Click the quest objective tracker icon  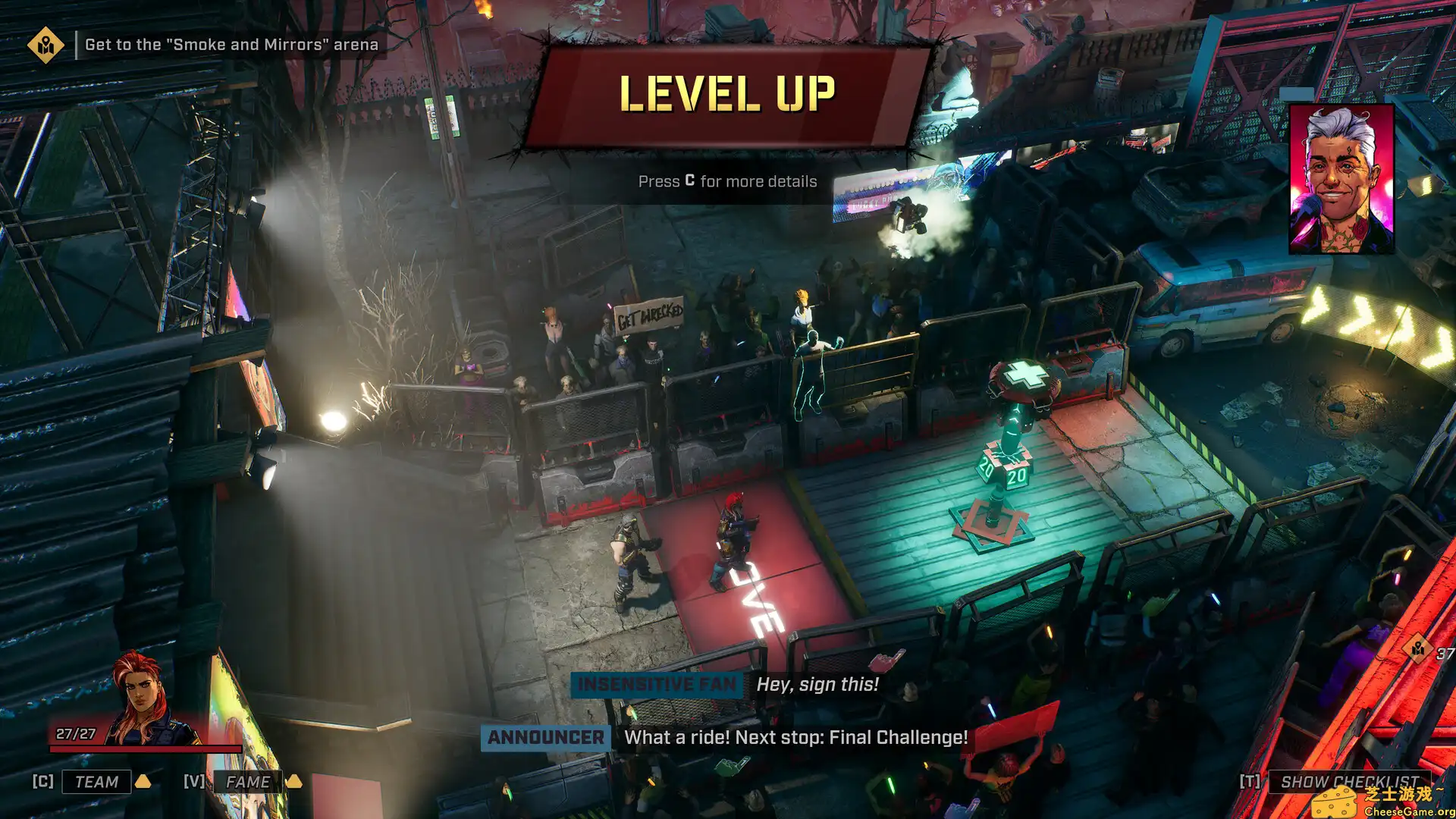pyautogui.click(x=45, y=45)
